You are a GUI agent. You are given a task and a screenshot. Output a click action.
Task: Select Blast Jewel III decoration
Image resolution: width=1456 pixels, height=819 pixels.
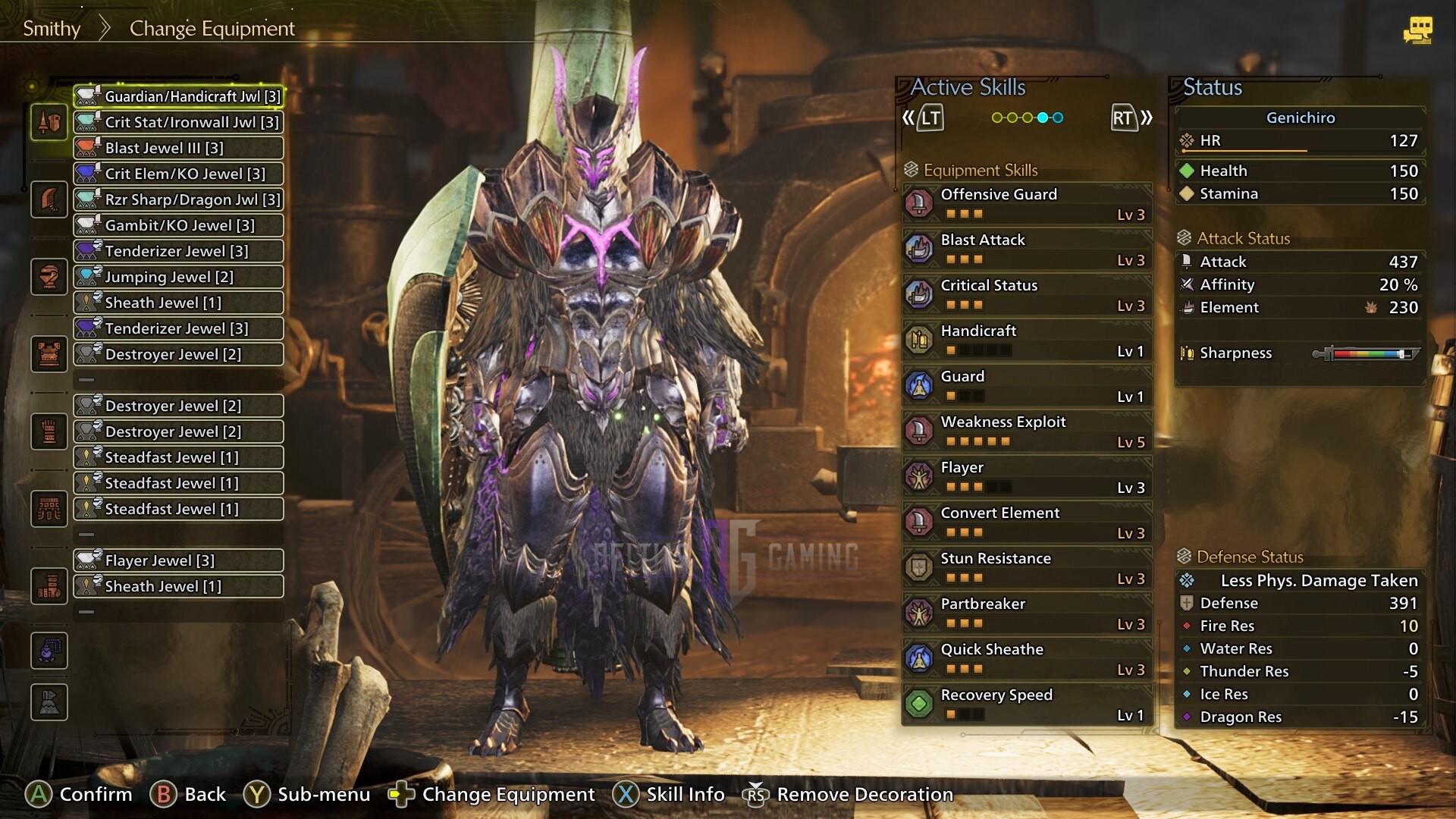tap(179, 148)
